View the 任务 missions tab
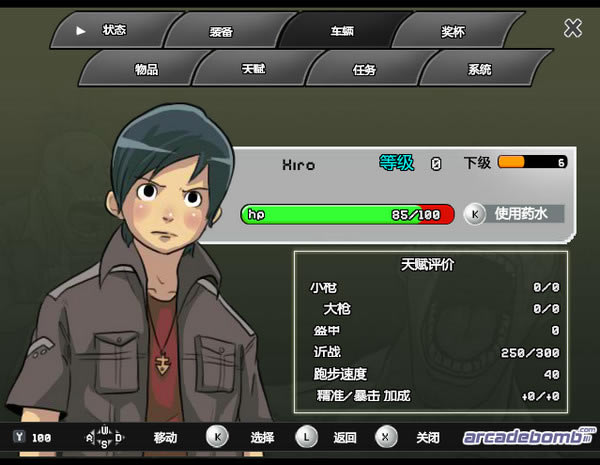The height and width of the screenshot is (465, 600). [365, 70]
